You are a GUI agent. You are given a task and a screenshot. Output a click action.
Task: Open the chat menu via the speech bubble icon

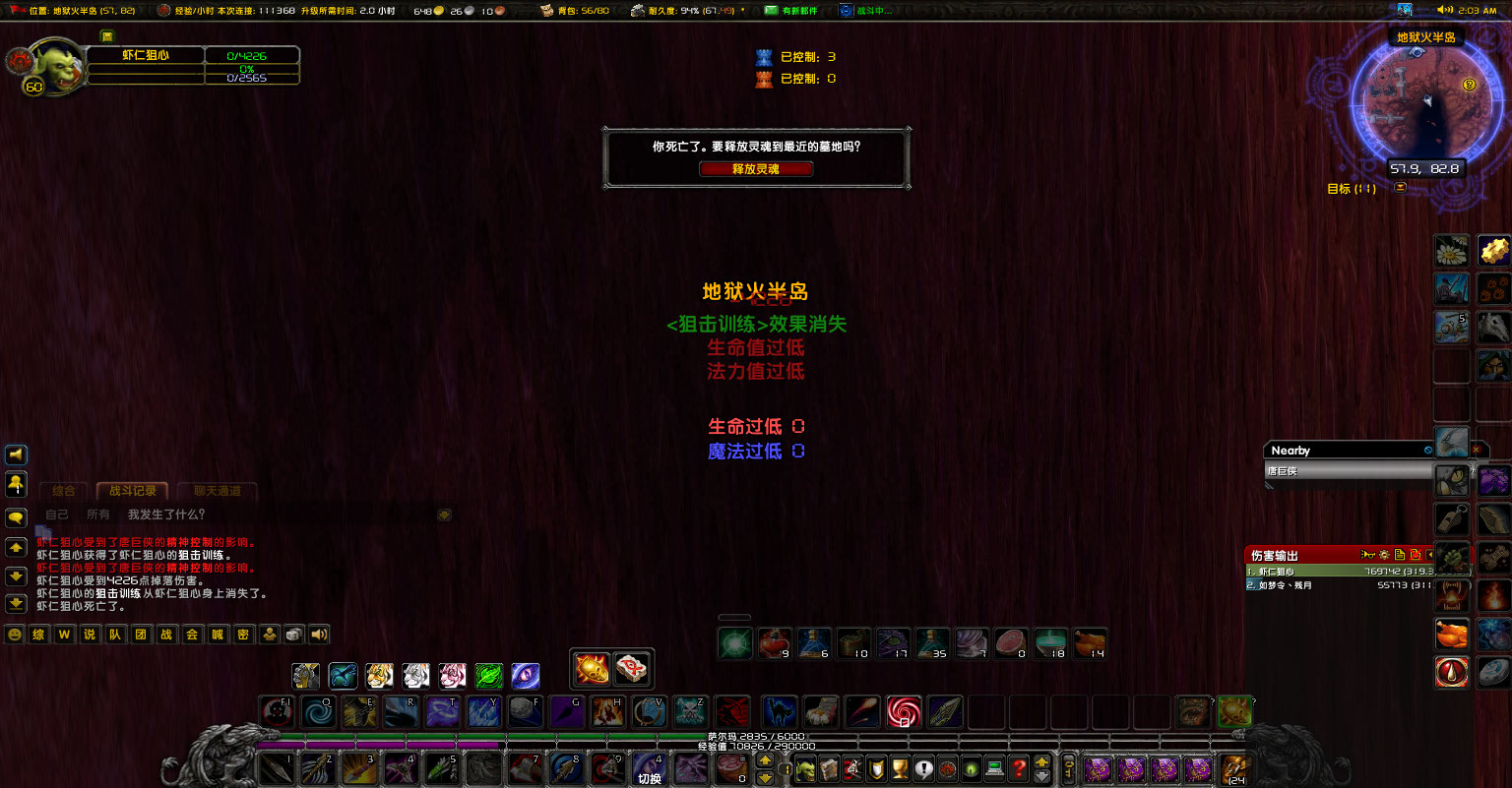coord(15,515)
